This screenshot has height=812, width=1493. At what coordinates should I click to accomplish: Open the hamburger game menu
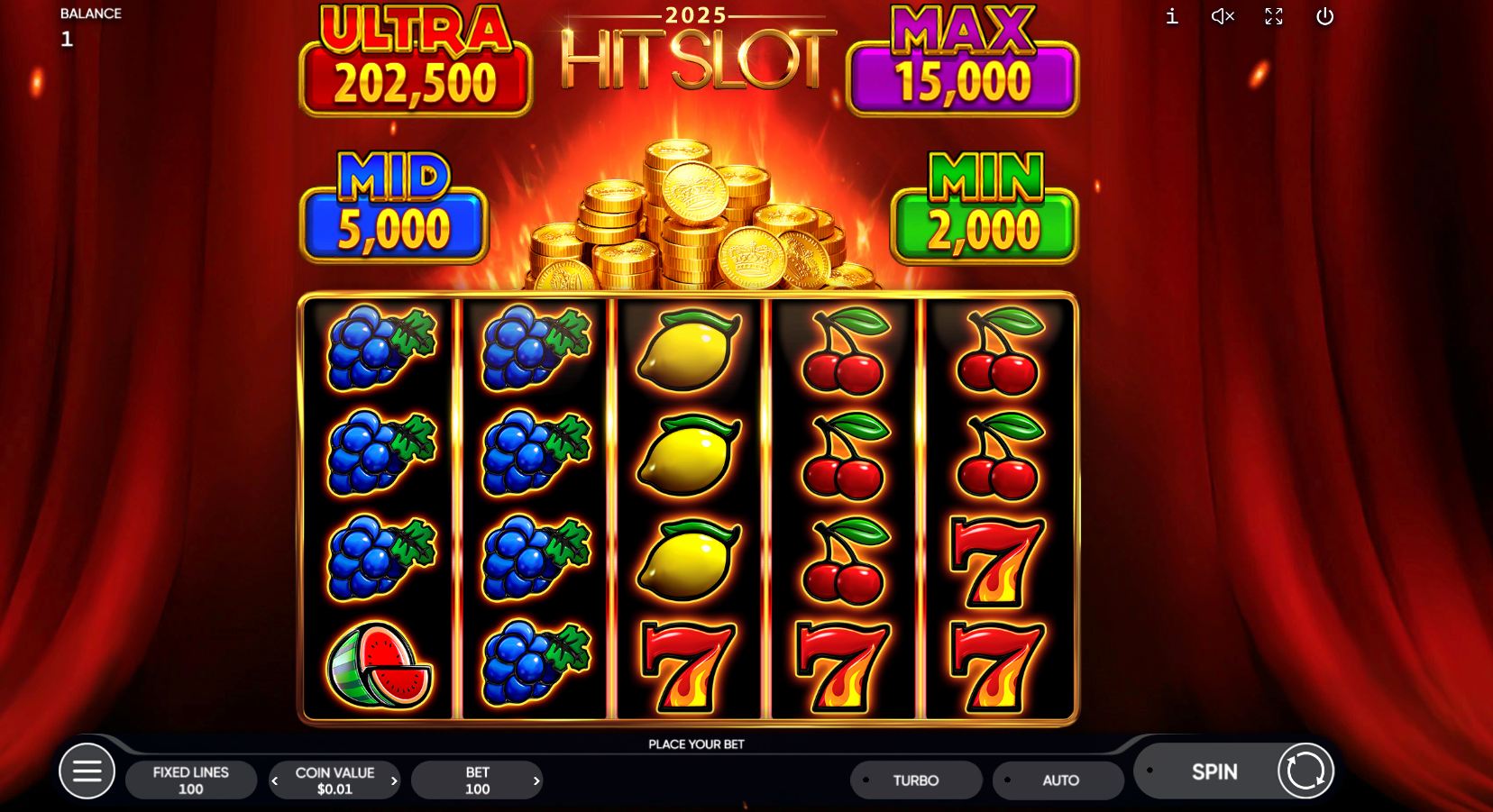87,771
